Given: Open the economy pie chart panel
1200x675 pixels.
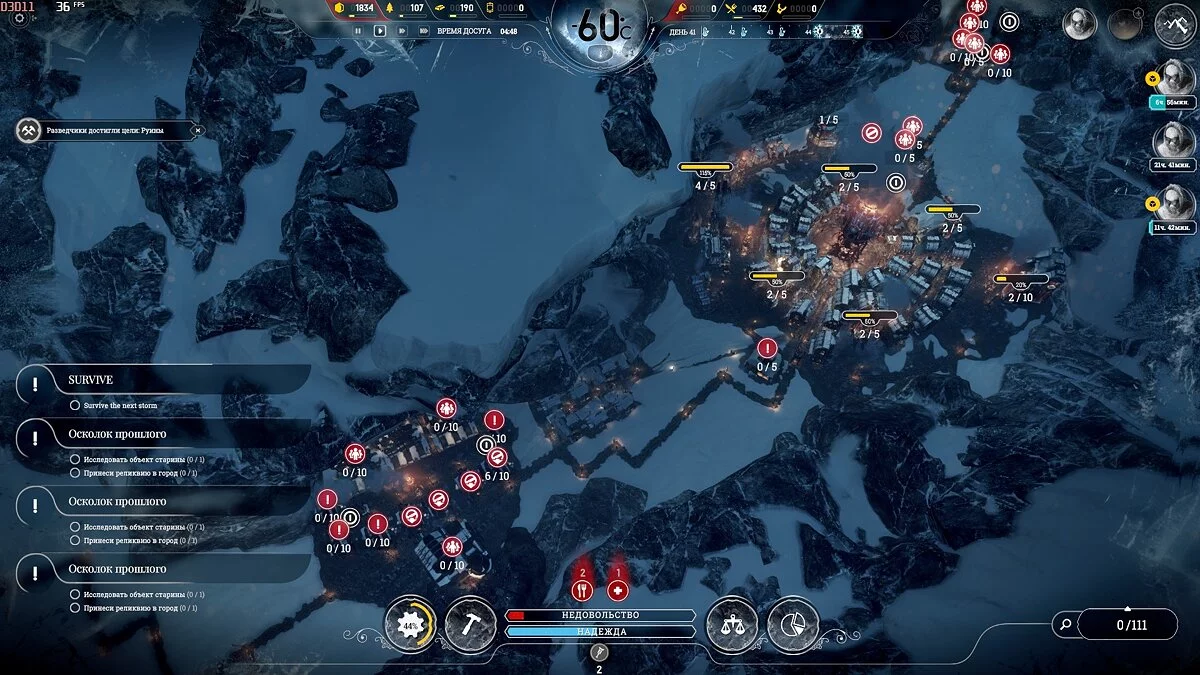Looking at the screenshot, I should tap(792, 624).
